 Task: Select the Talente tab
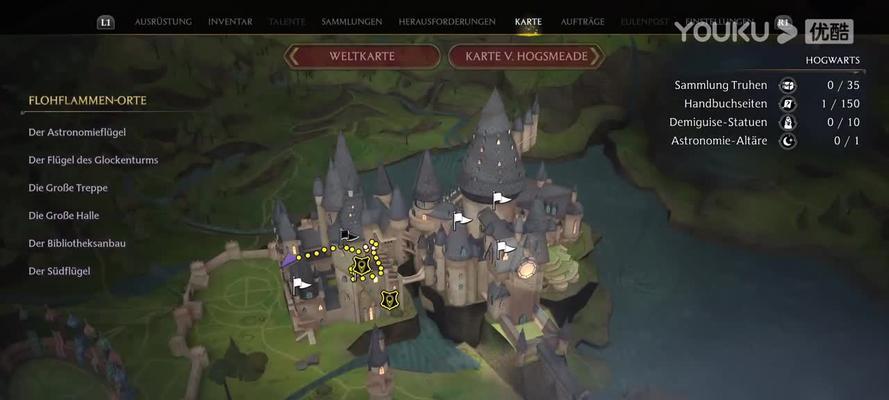point(288,22)
